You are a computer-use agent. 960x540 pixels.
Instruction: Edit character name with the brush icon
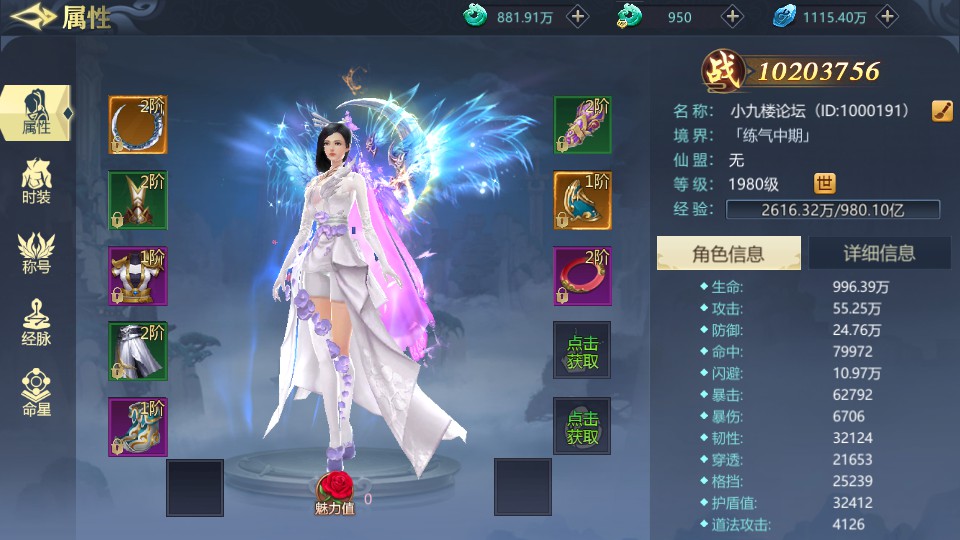click(941, 110)
